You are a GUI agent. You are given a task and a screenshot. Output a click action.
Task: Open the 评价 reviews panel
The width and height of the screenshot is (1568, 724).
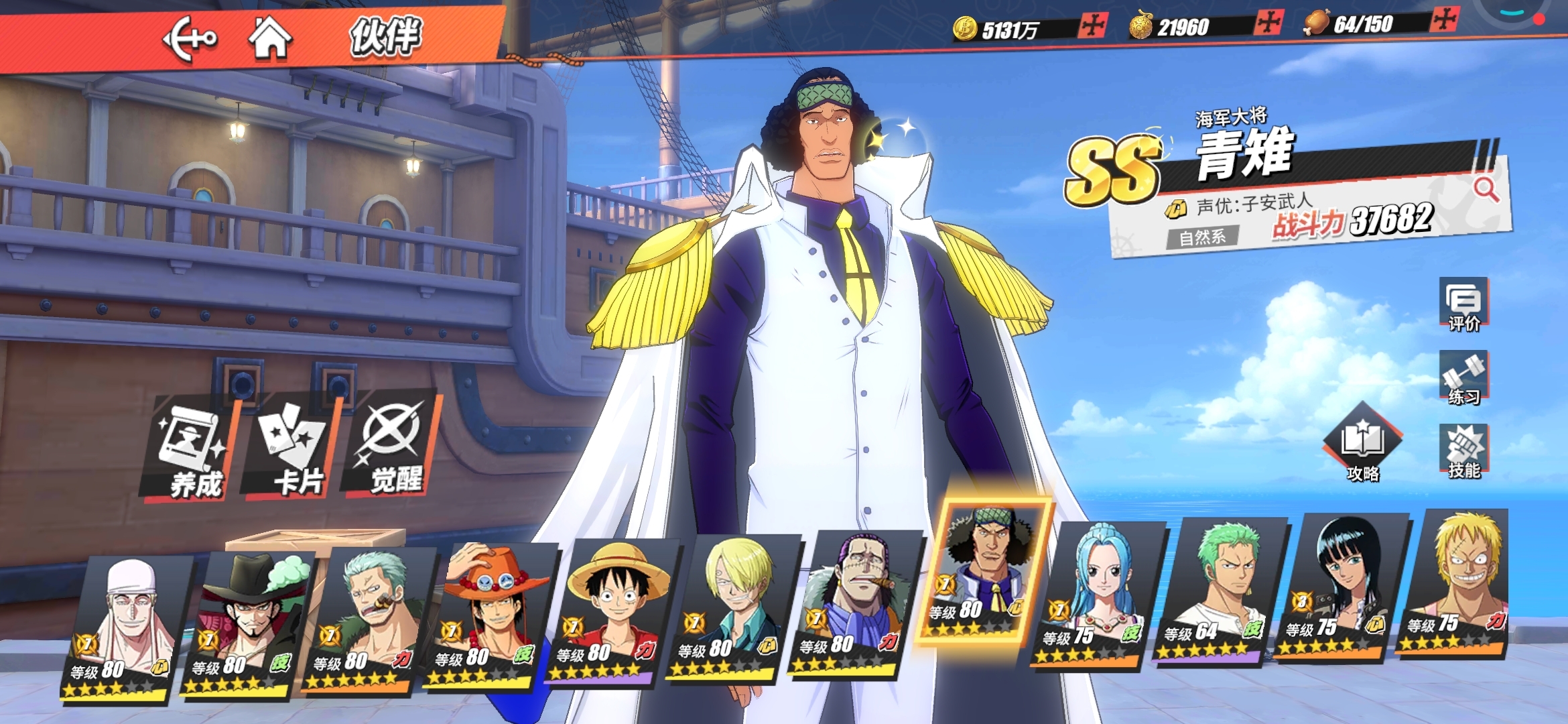[1463, 305]
